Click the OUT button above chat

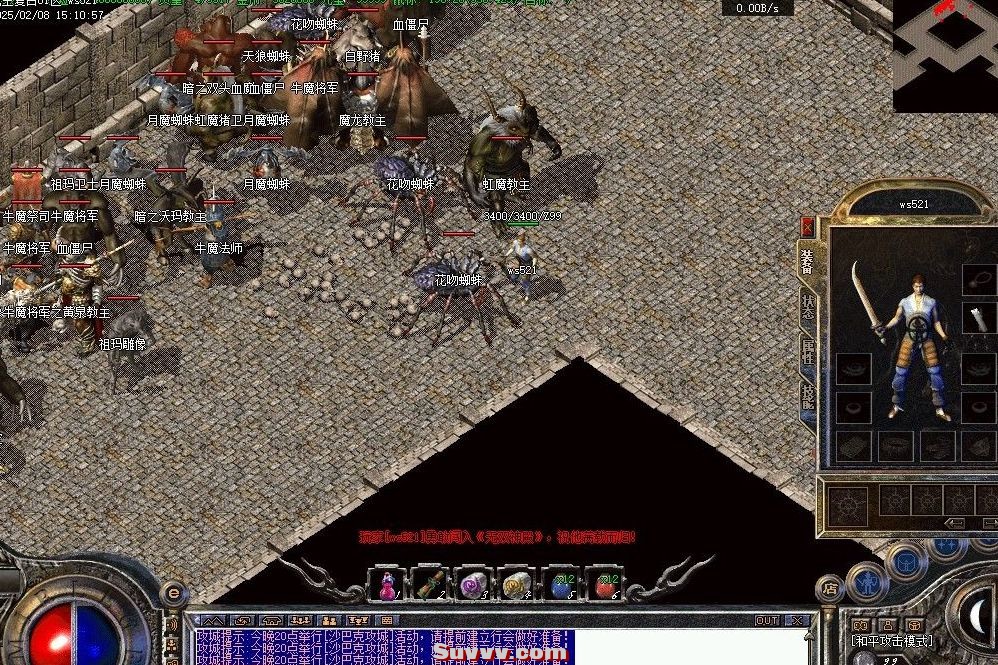766,621
